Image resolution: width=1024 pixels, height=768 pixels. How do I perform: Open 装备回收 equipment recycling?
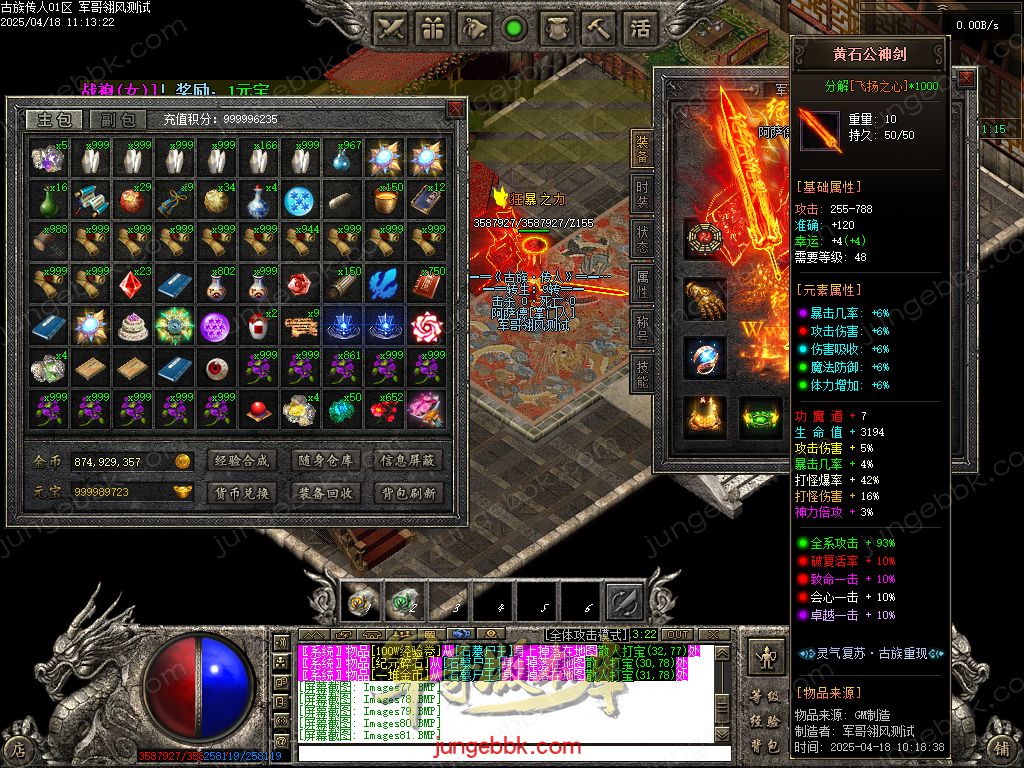325,493
